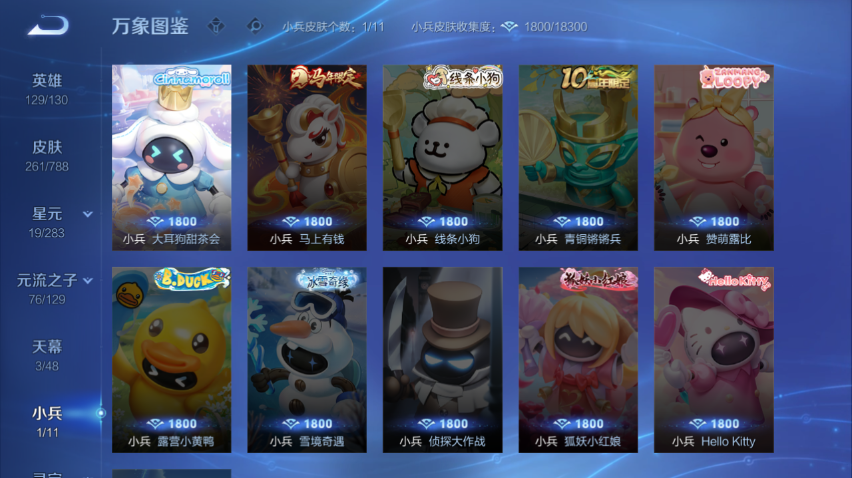This screenshot has height=478, width=852.
Task: Click the cube icon beside 万象图鉴 title
Action: (216, 27)
